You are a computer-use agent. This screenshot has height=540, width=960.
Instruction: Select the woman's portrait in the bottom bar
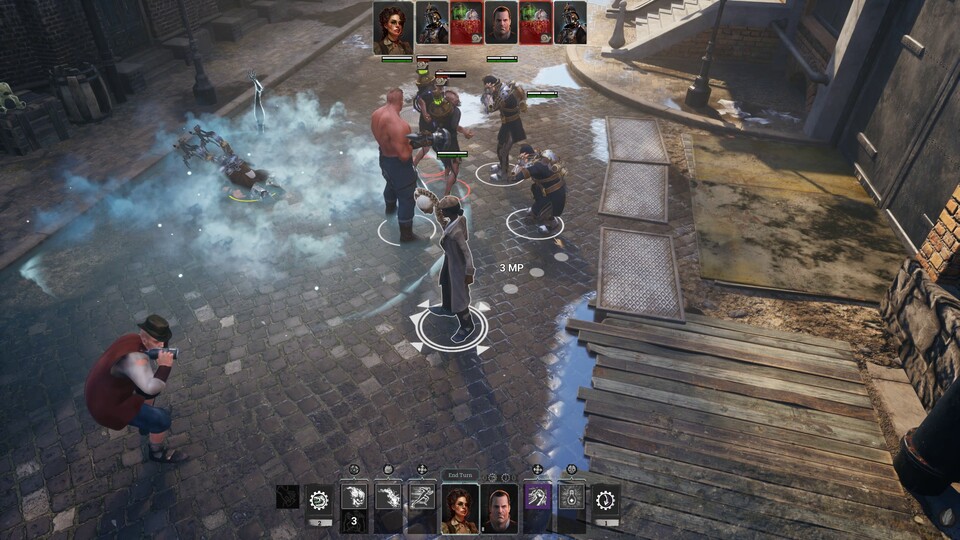coord(461,510)
